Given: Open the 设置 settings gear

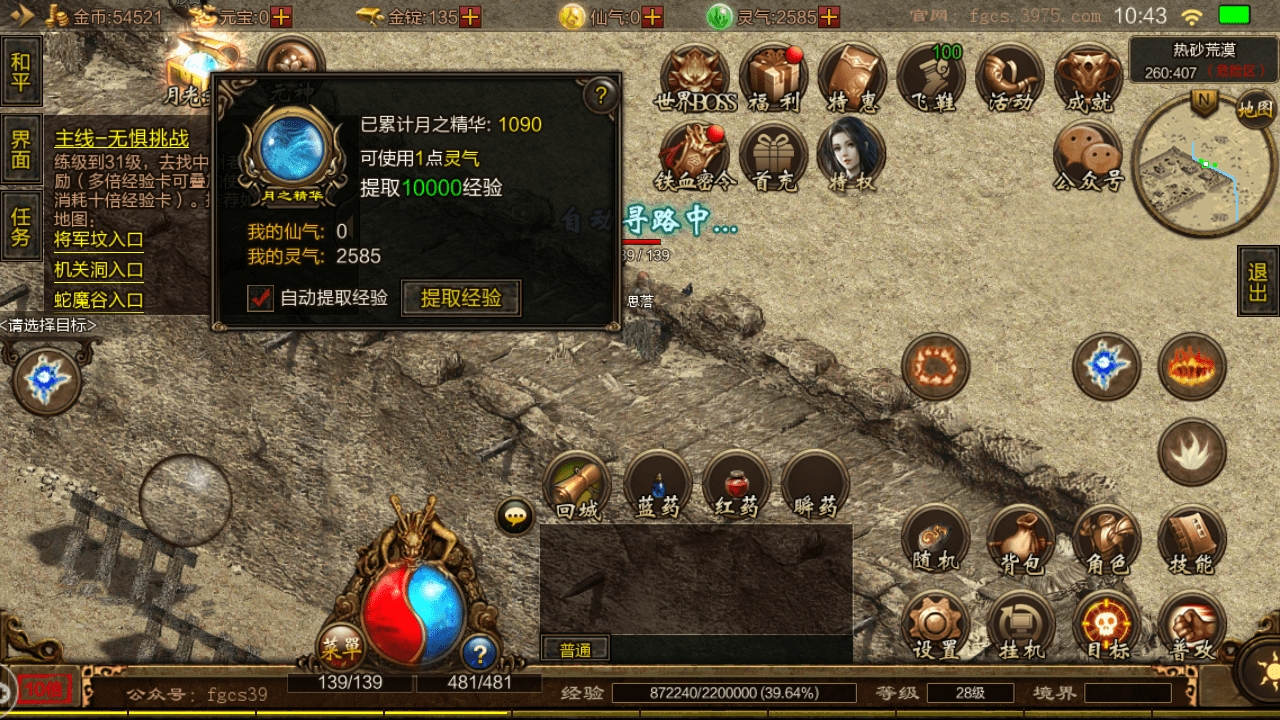Looking at the screenshot, I should 936,624.
